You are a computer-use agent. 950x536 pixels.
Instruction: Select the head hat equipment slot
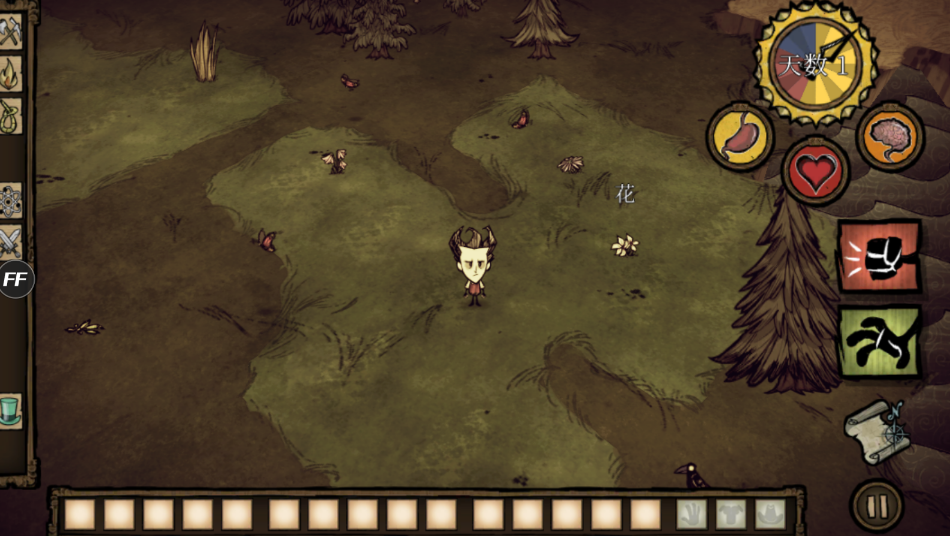point(769,514)
